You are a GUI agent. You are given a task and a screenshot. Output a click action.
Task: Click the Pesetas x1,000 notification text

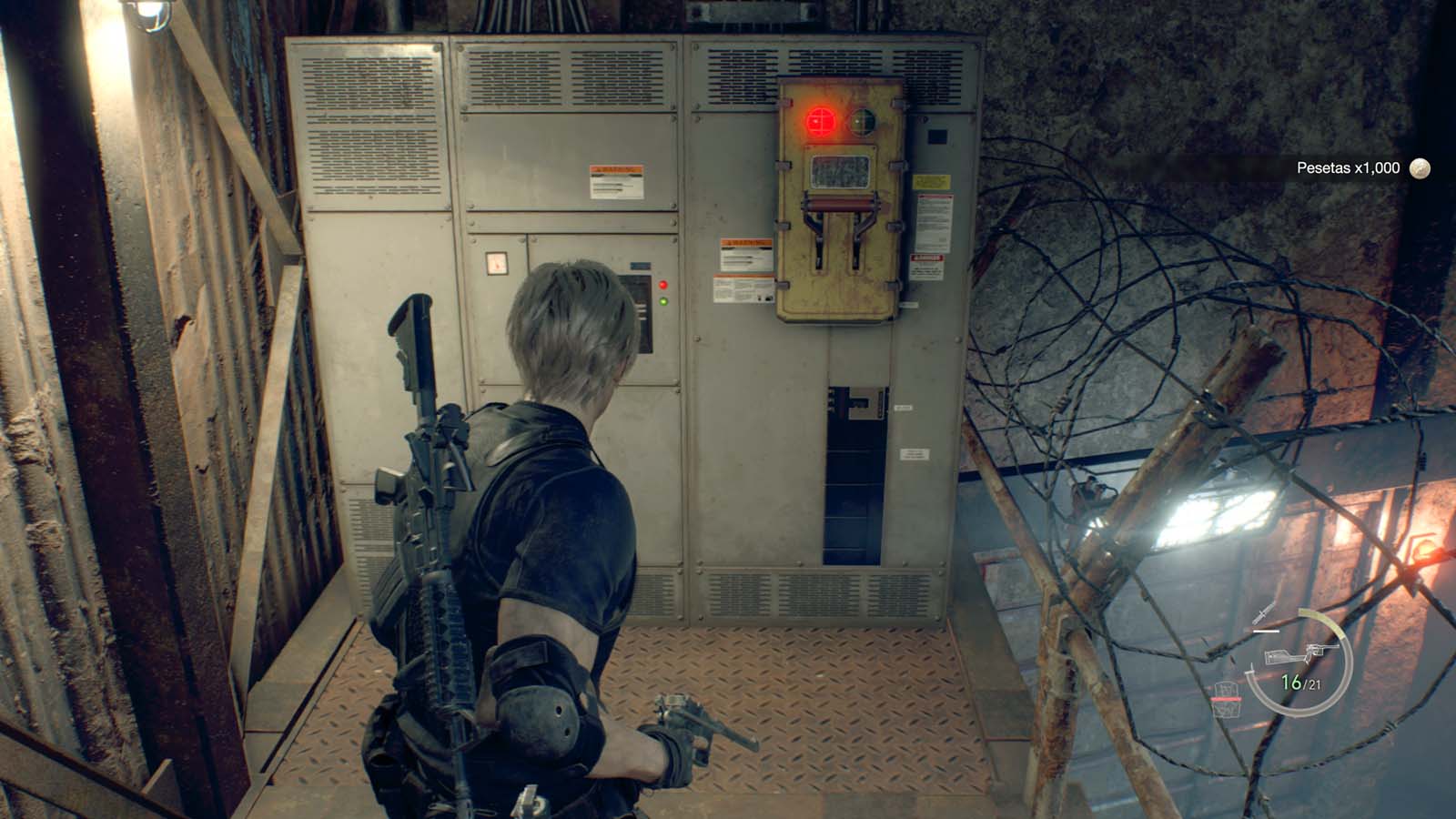coord(1347,167)
